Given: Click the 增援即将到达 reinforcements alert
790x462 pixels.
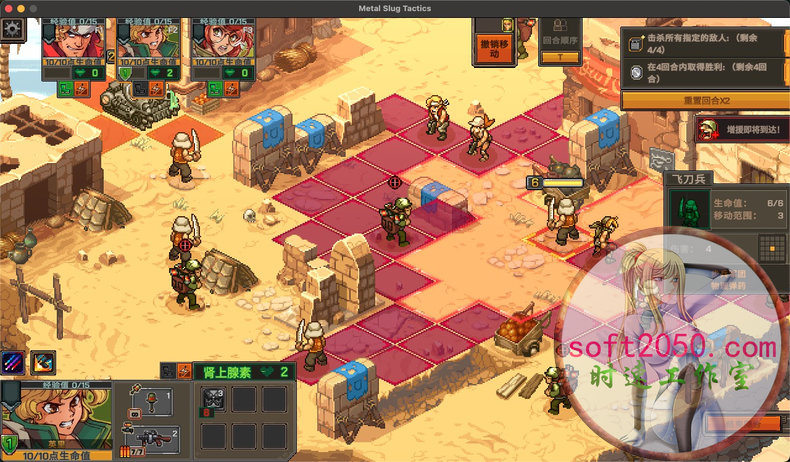Looking at the screenshot, I should (742, 128).
